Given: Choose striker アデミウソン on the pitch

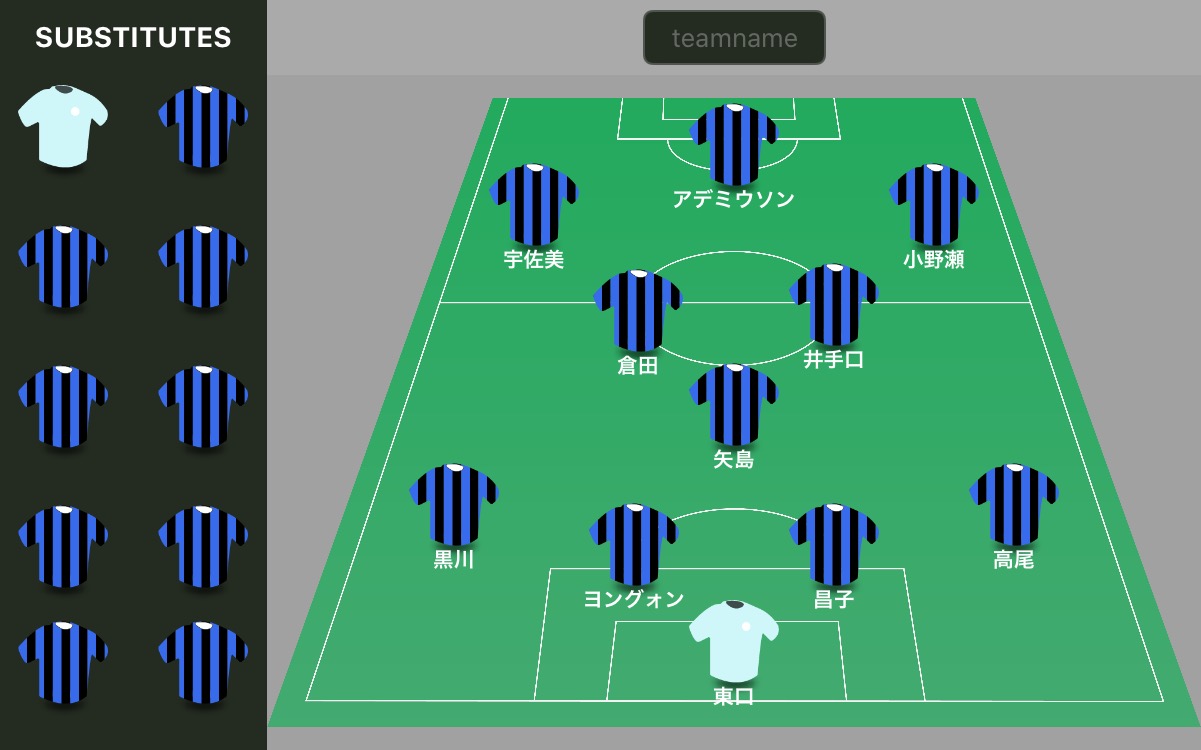Looking at the screenshot, I should click(x=734, y=145).
